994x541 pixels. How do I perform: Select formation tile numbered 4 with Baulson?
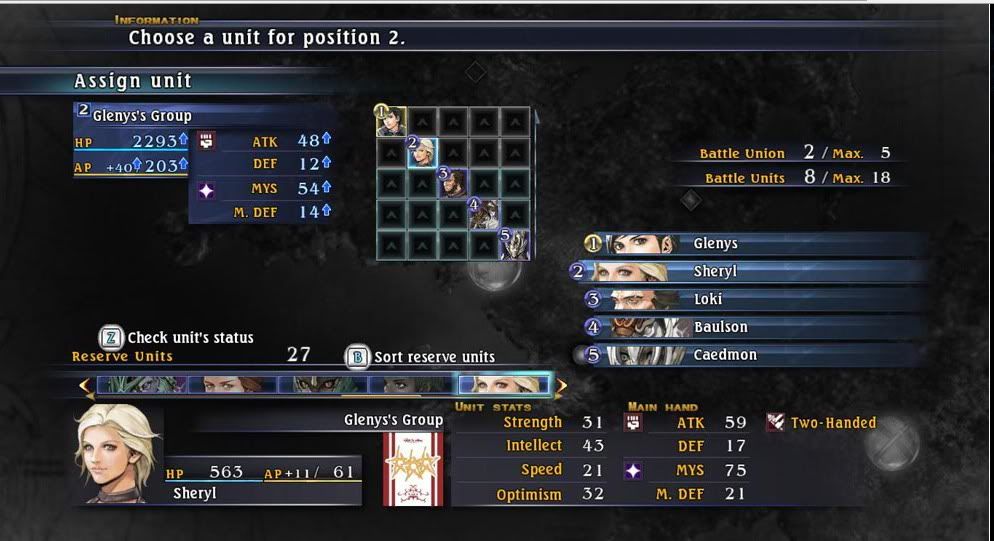pyautogui.click(x=484, y=214)
